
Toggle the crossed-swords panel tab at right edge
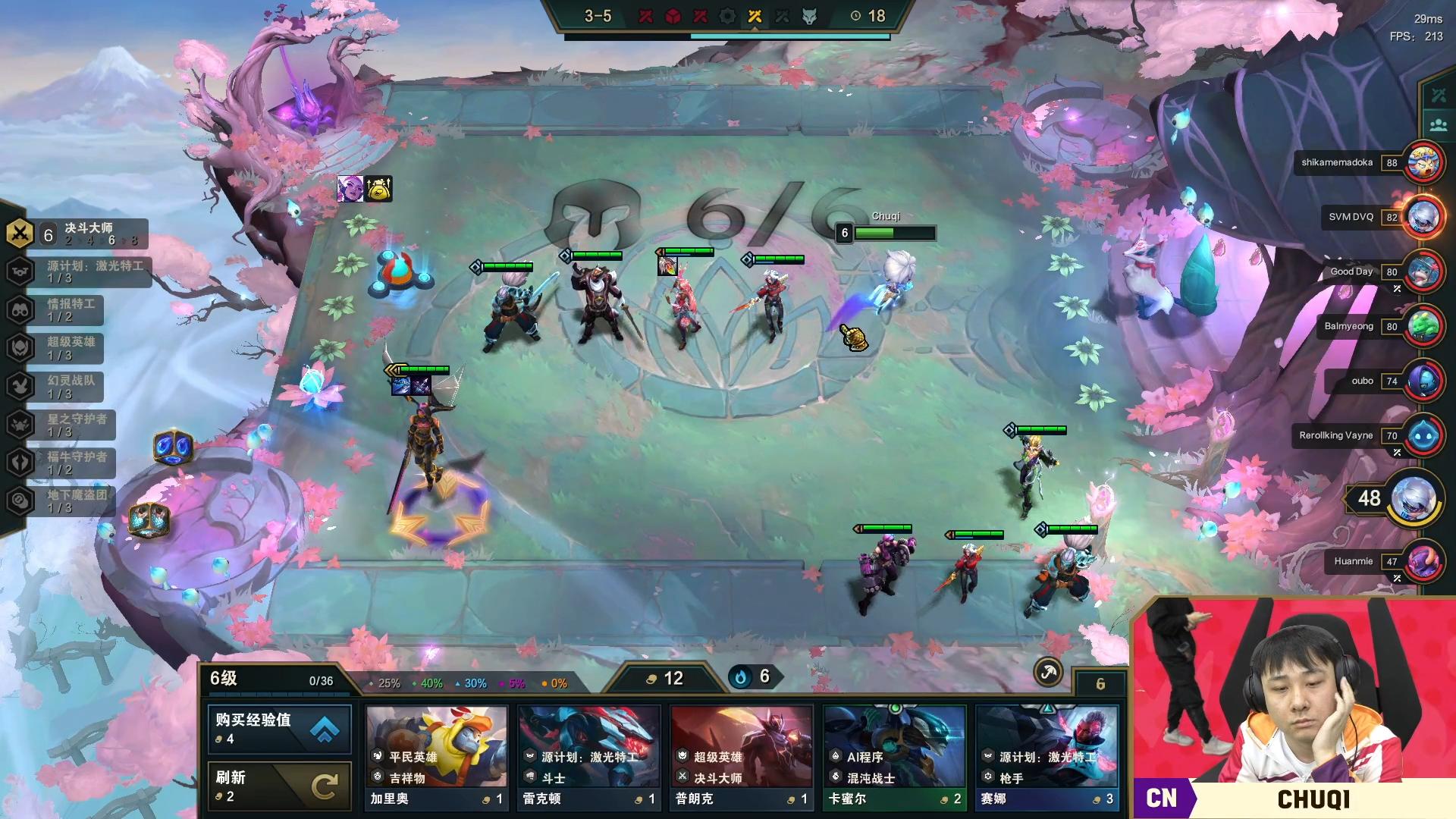(x=1439, y=96)
